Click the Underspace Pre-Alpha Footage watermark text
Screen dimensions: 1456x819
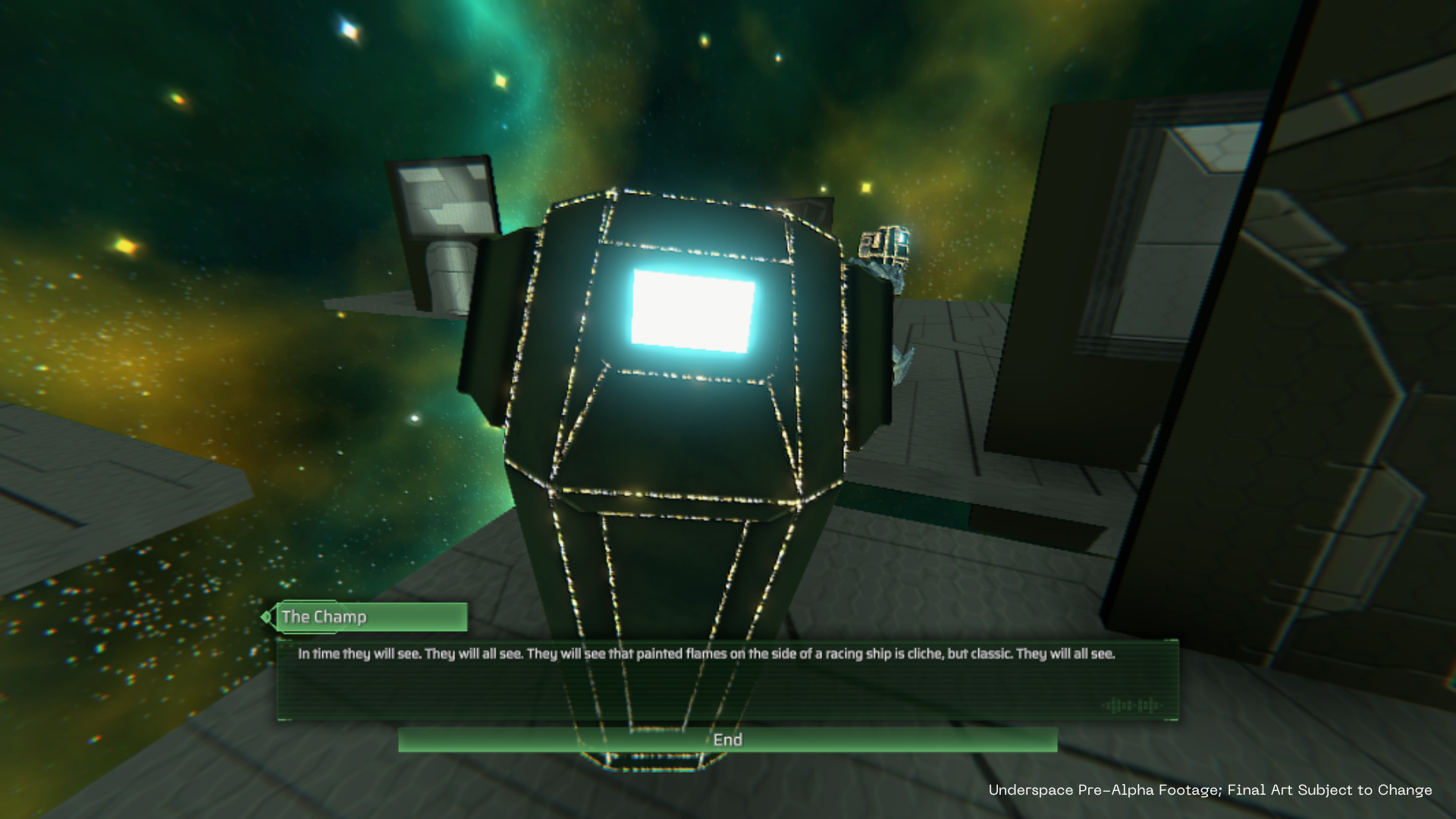pos(1210,789)
